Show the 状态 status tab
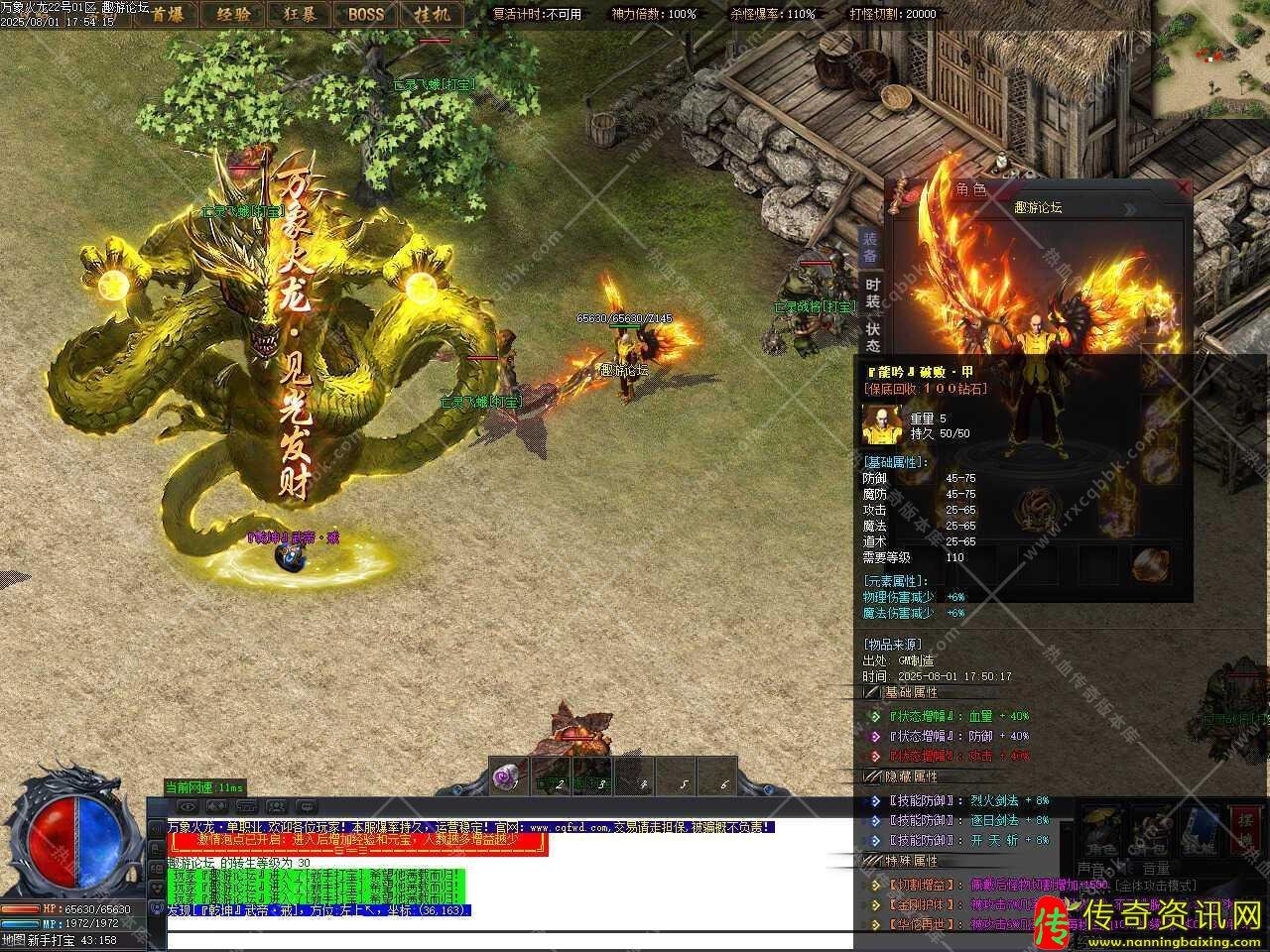The image size is (1270, 952). (x=872, y=336)
